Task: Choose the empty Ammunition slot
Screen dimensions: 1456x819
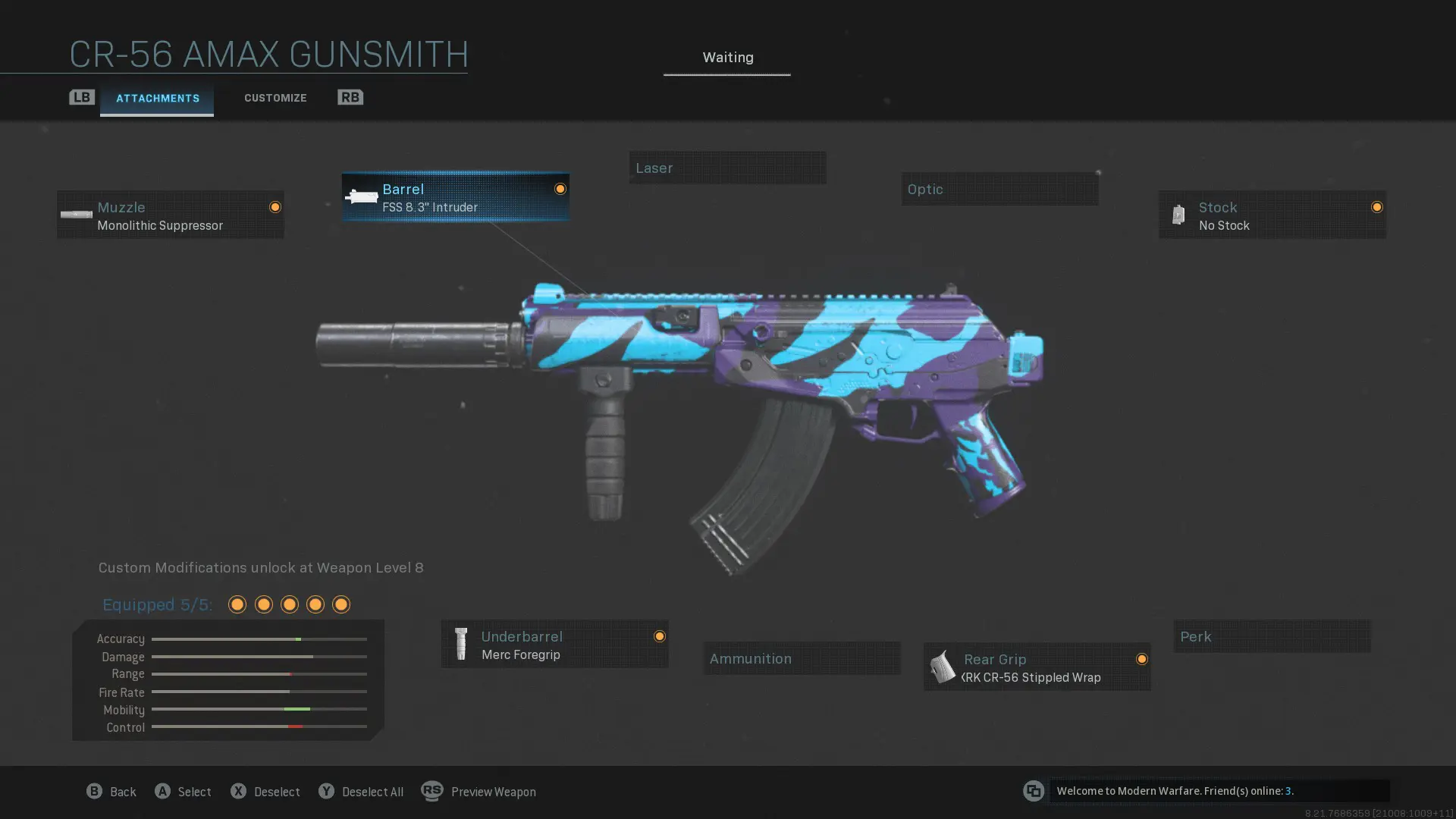Action: (x=802, y=658)
